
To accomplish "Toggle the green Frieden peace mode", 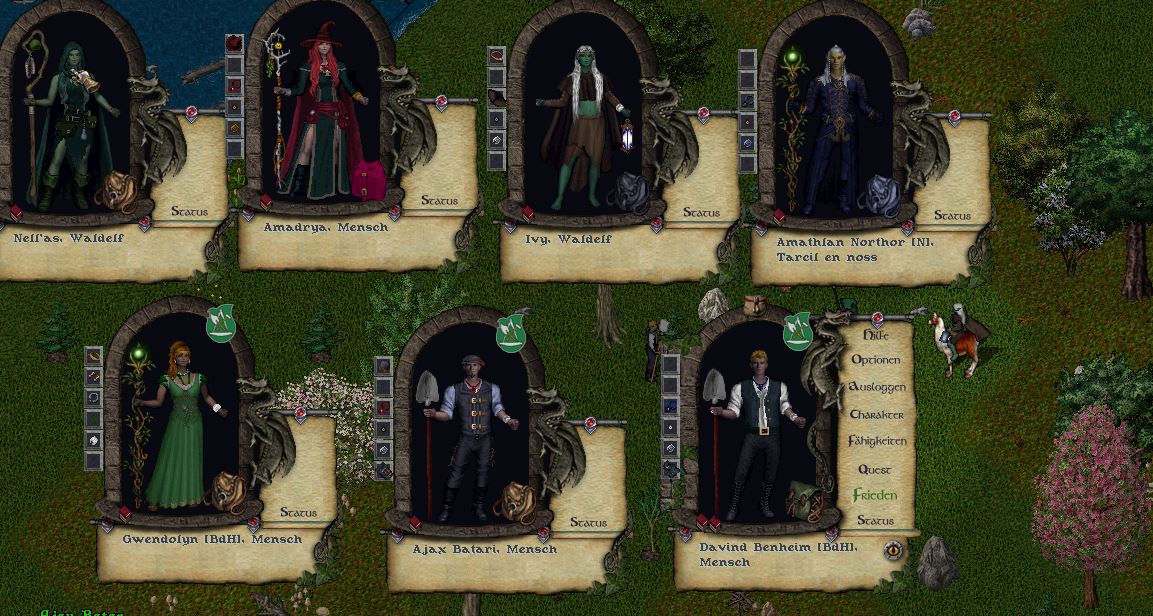I will click(874, 495).
